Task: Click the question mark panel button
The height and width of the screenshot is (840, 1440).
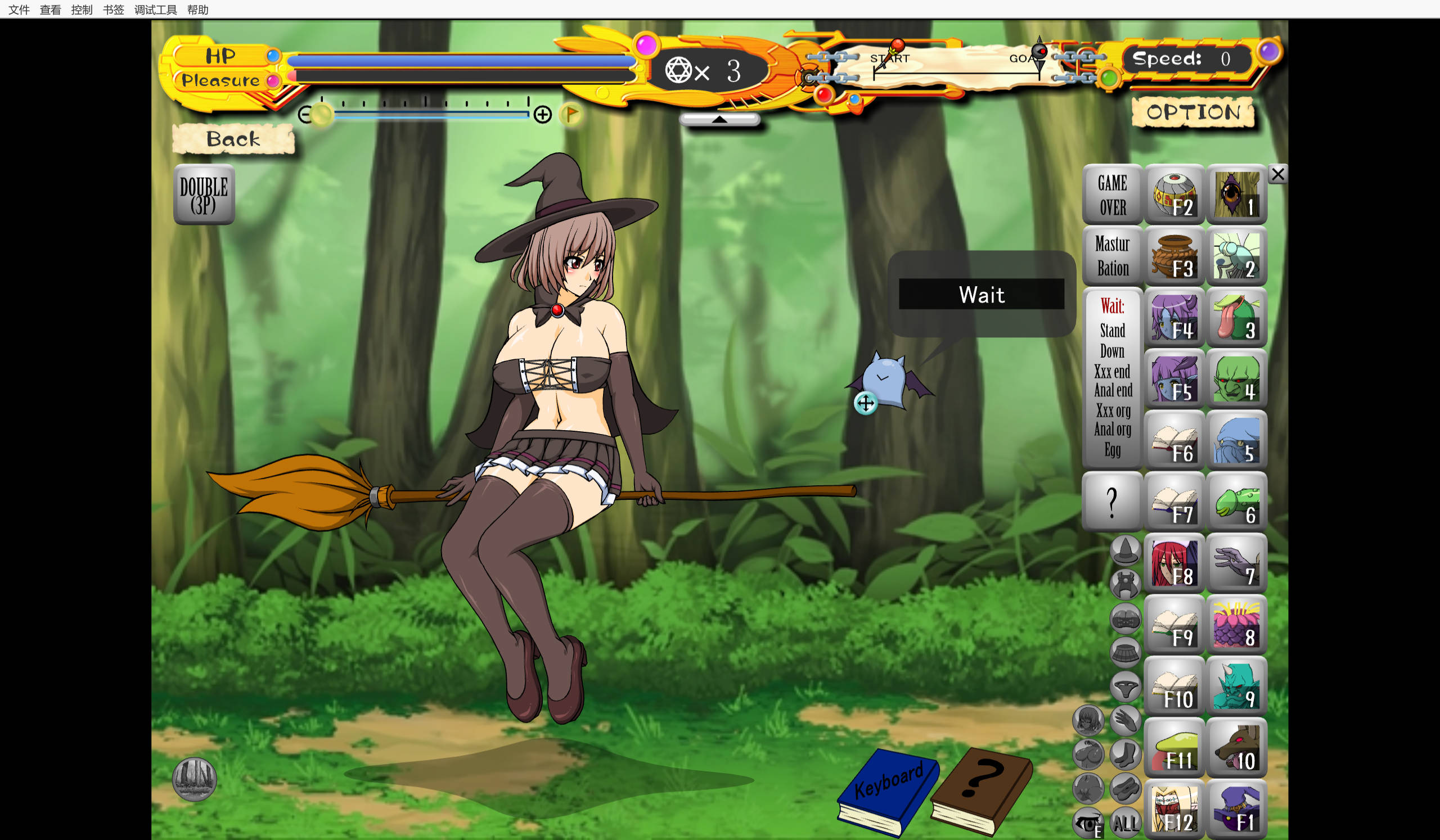Action: click(1112, 502)
